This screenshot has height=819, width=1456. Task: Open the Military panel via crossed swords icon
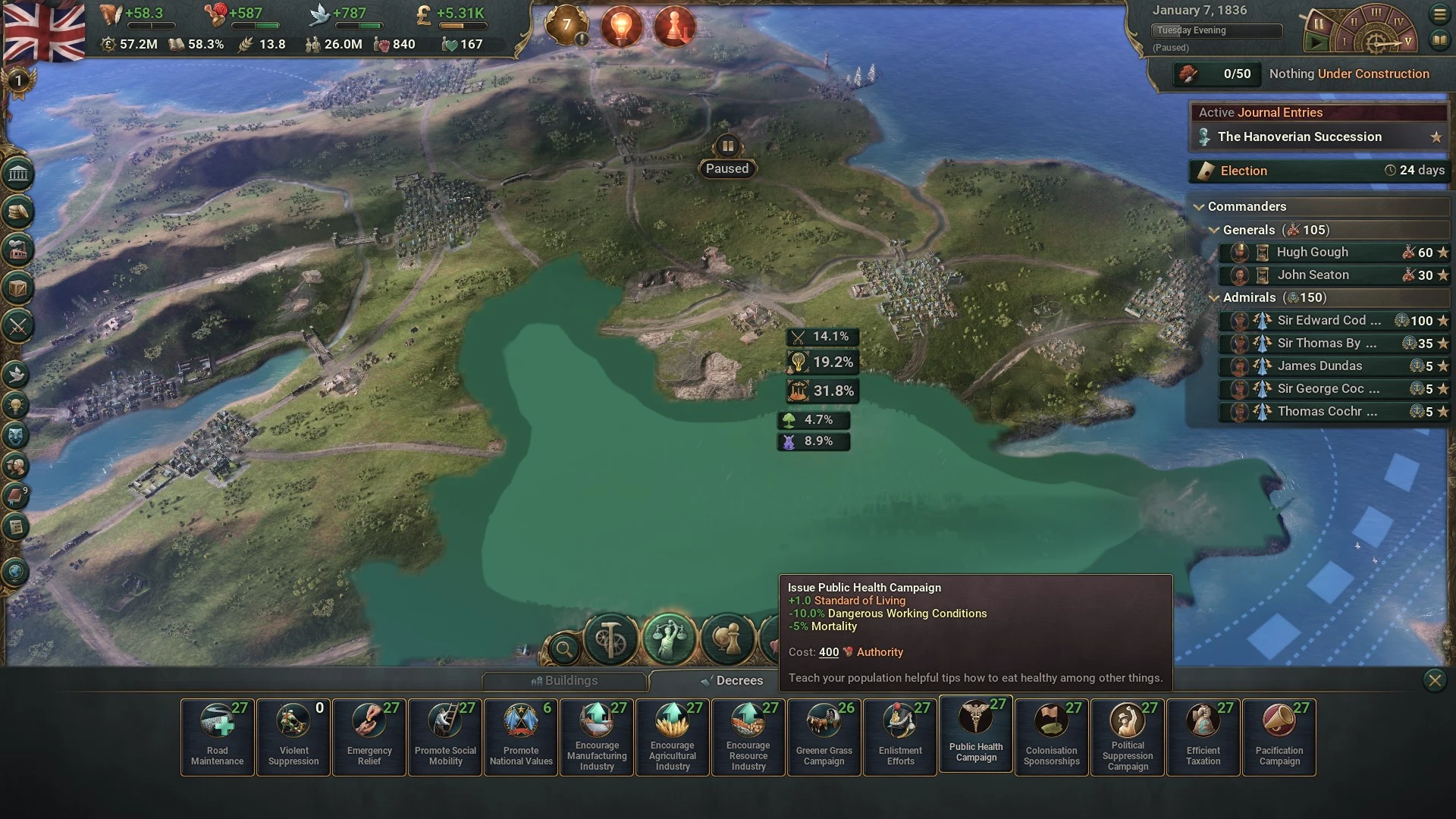tap(17, 326)
